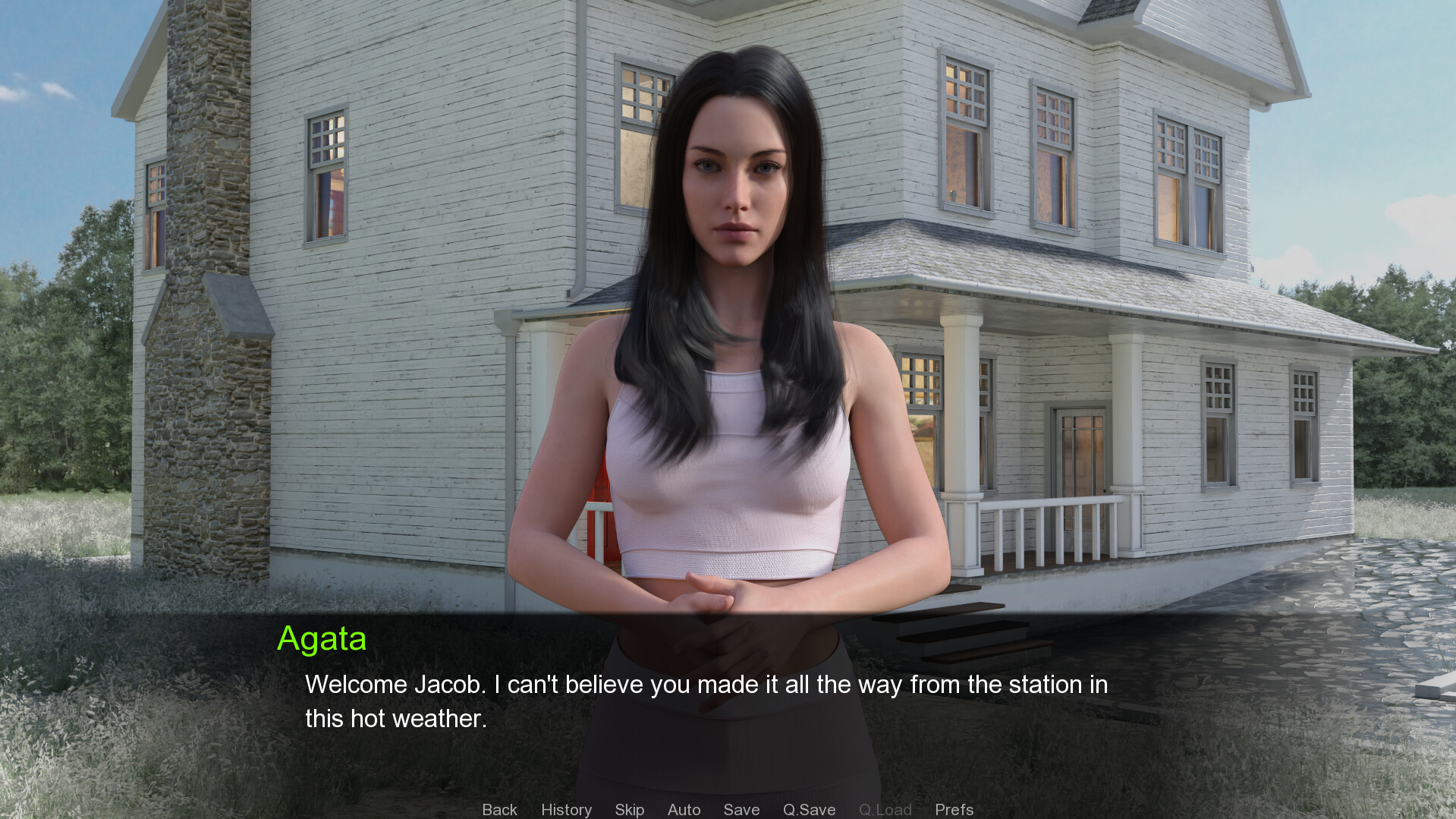Click Prefs at the bottom right
1456x819 pixels.
pyautogui.click(x=954, y=809)
